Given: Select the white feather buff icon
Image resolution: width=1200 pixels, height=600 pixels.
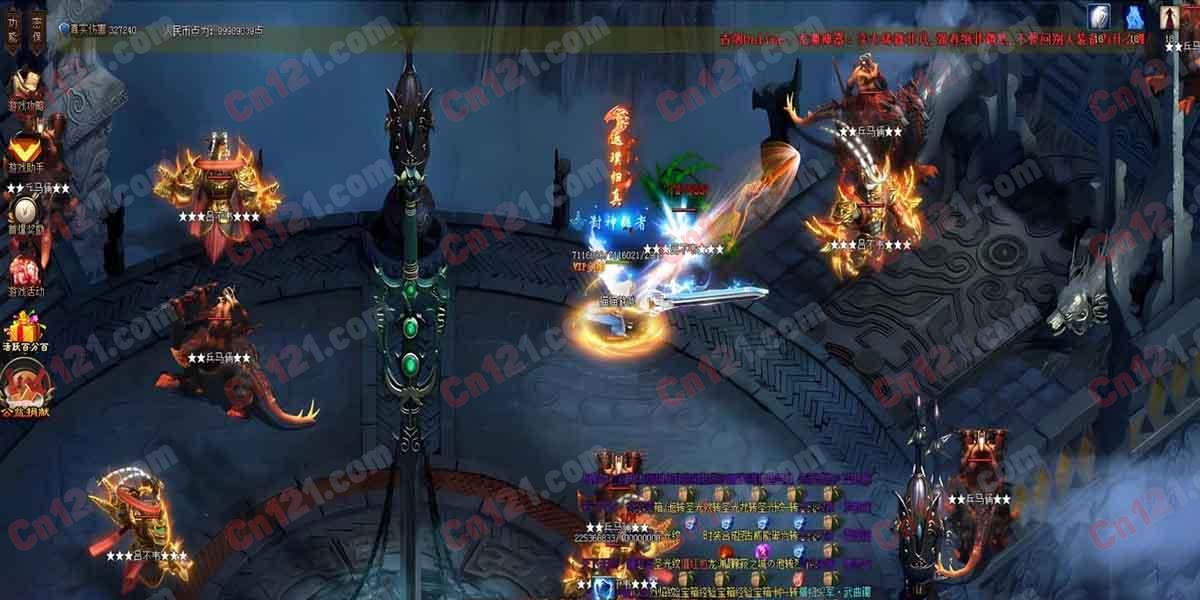Looking at the screenshot, I should 1101,16.
